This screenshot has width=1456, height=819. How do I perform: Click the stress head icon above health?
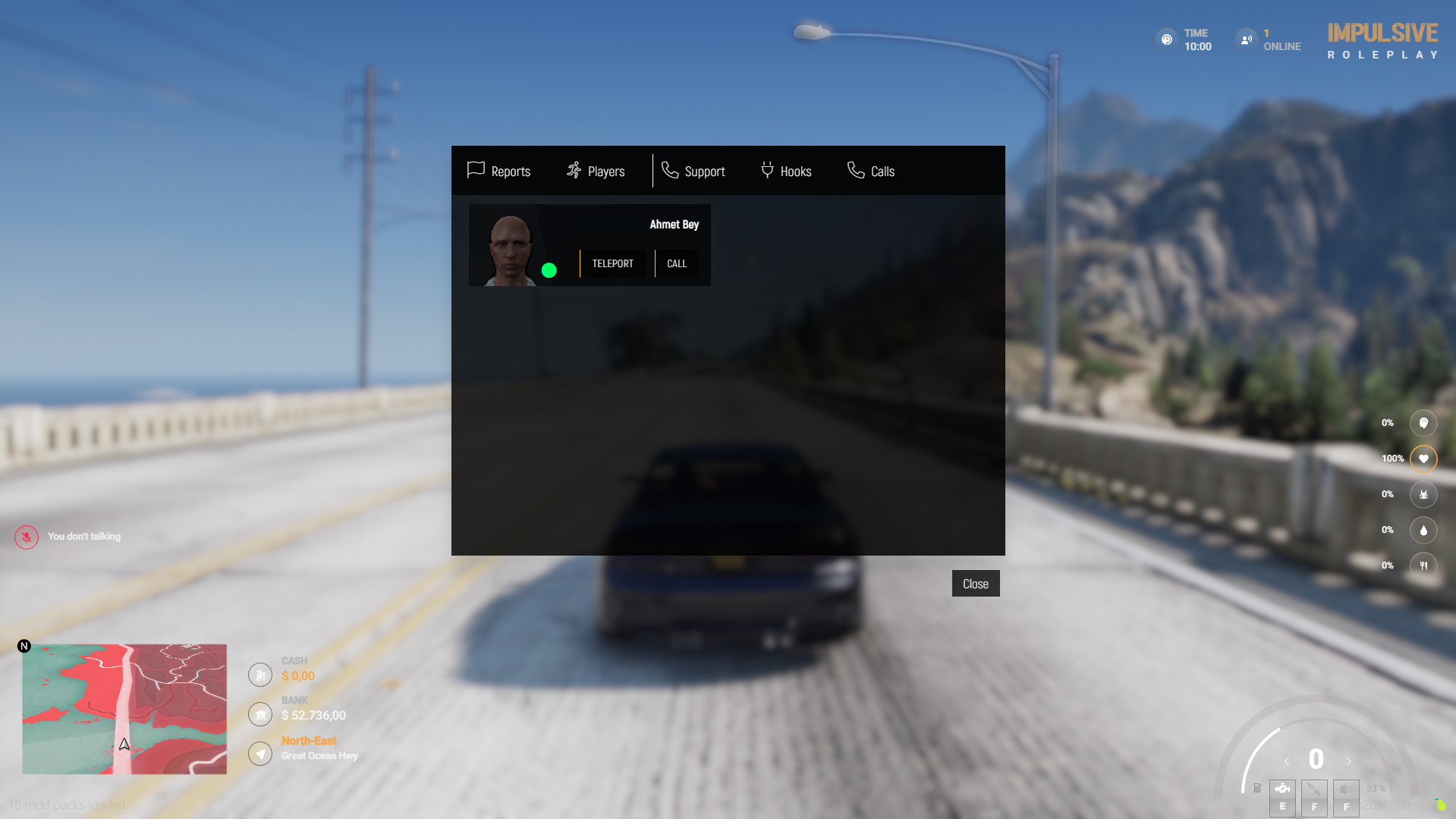click(x=1423, y=423)
